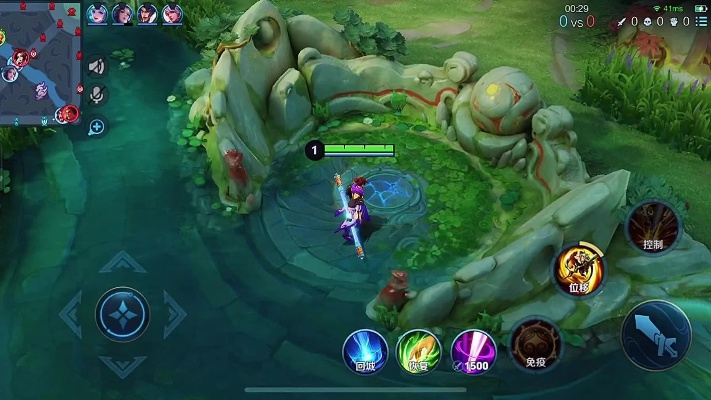Tap the sword basic attack button
The image size is (711, 400).
(x=655, y=335)
